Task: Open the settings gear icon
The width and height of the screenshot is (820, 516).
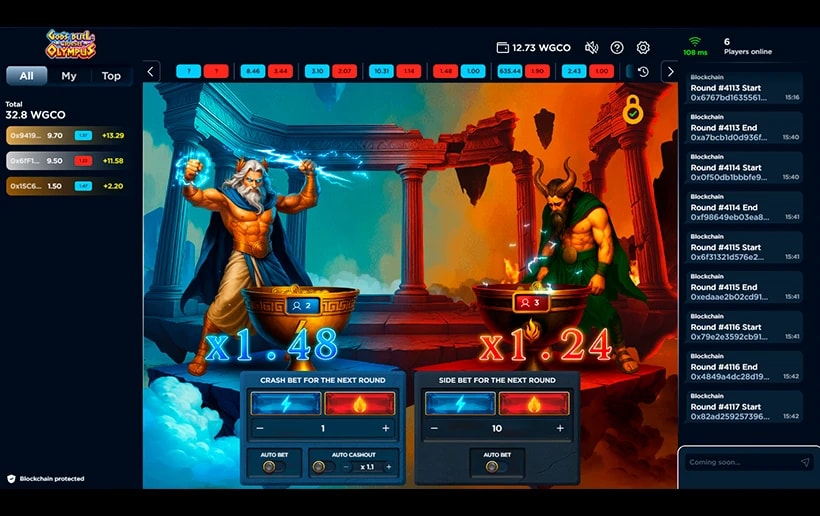Action: coord(643,48)
